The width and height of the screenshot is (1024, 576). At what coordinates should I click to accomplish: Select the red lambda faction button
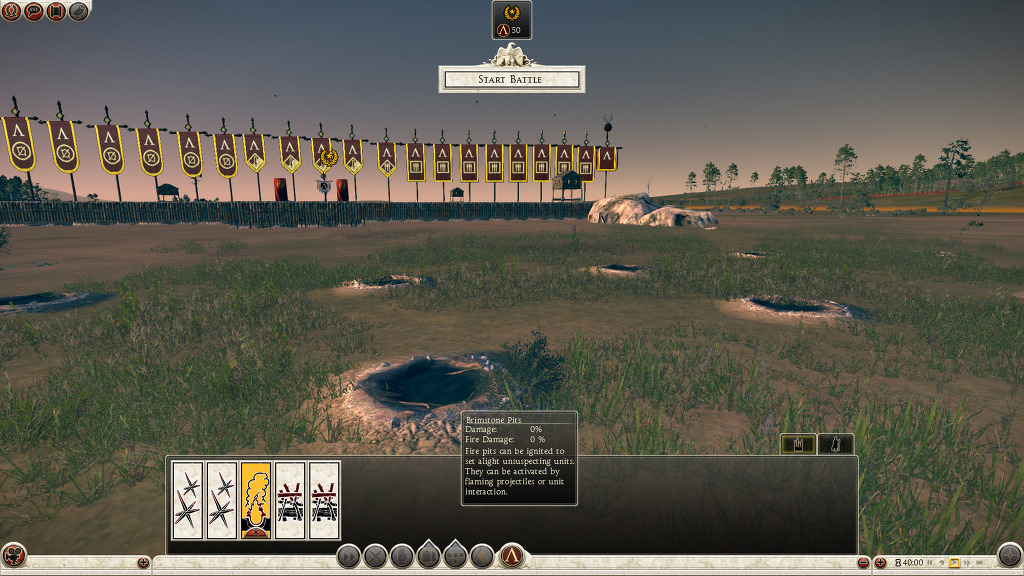tap(512, 556)
